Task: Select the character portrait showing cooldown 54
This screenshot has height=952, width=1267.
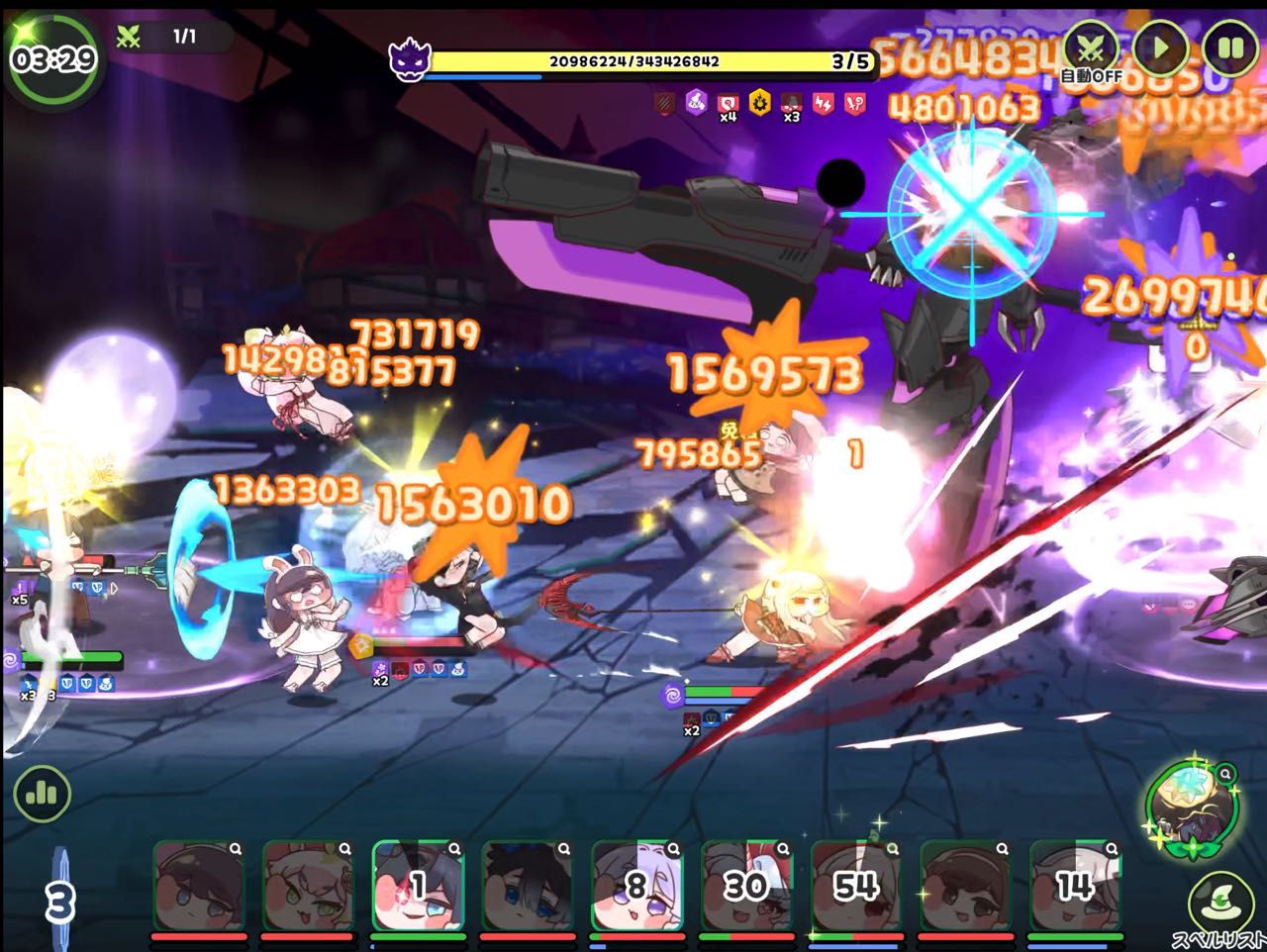Action: point(855,885)
